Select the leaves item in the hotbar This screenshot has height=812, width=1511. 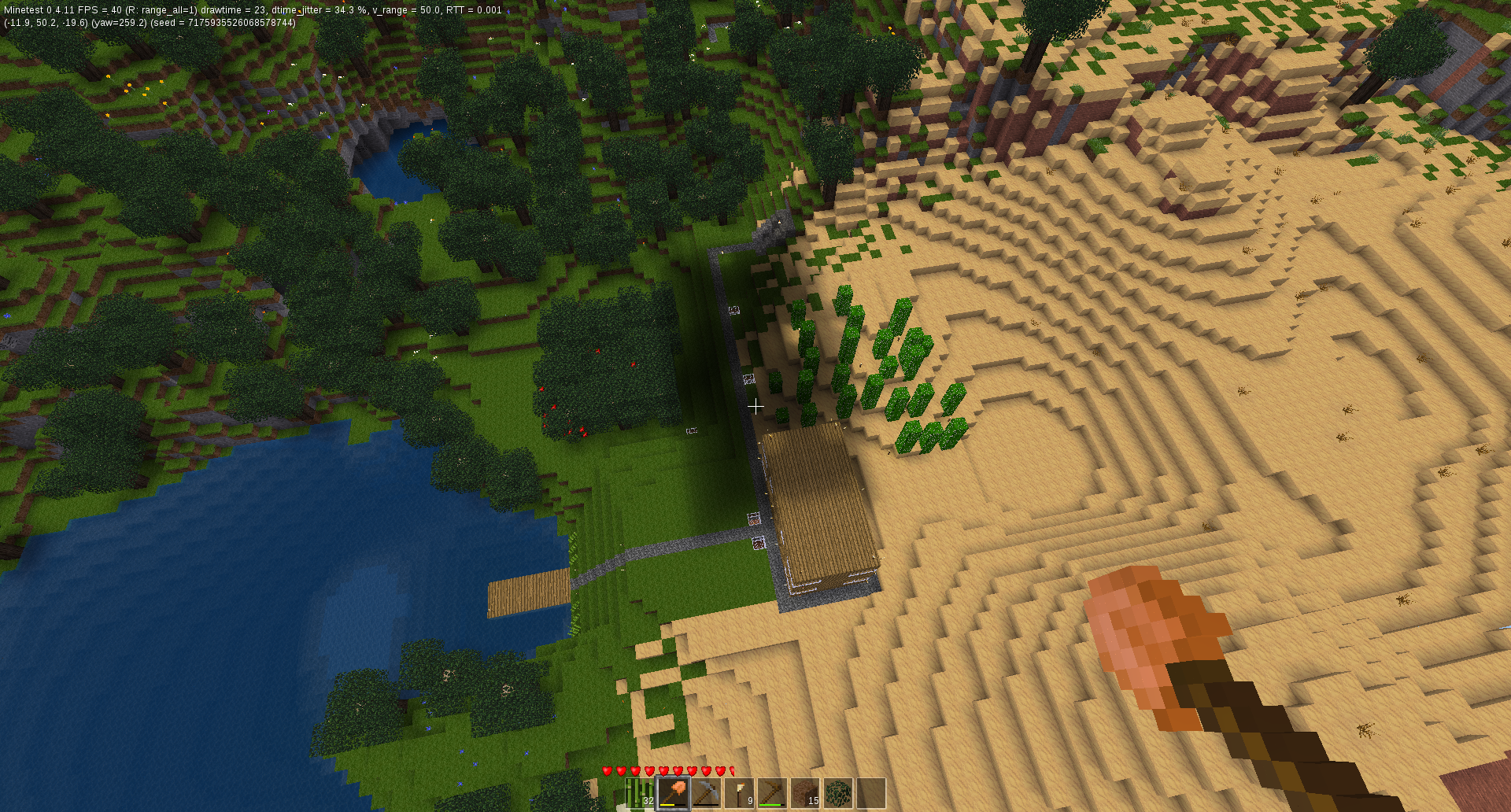pos(837,792)
